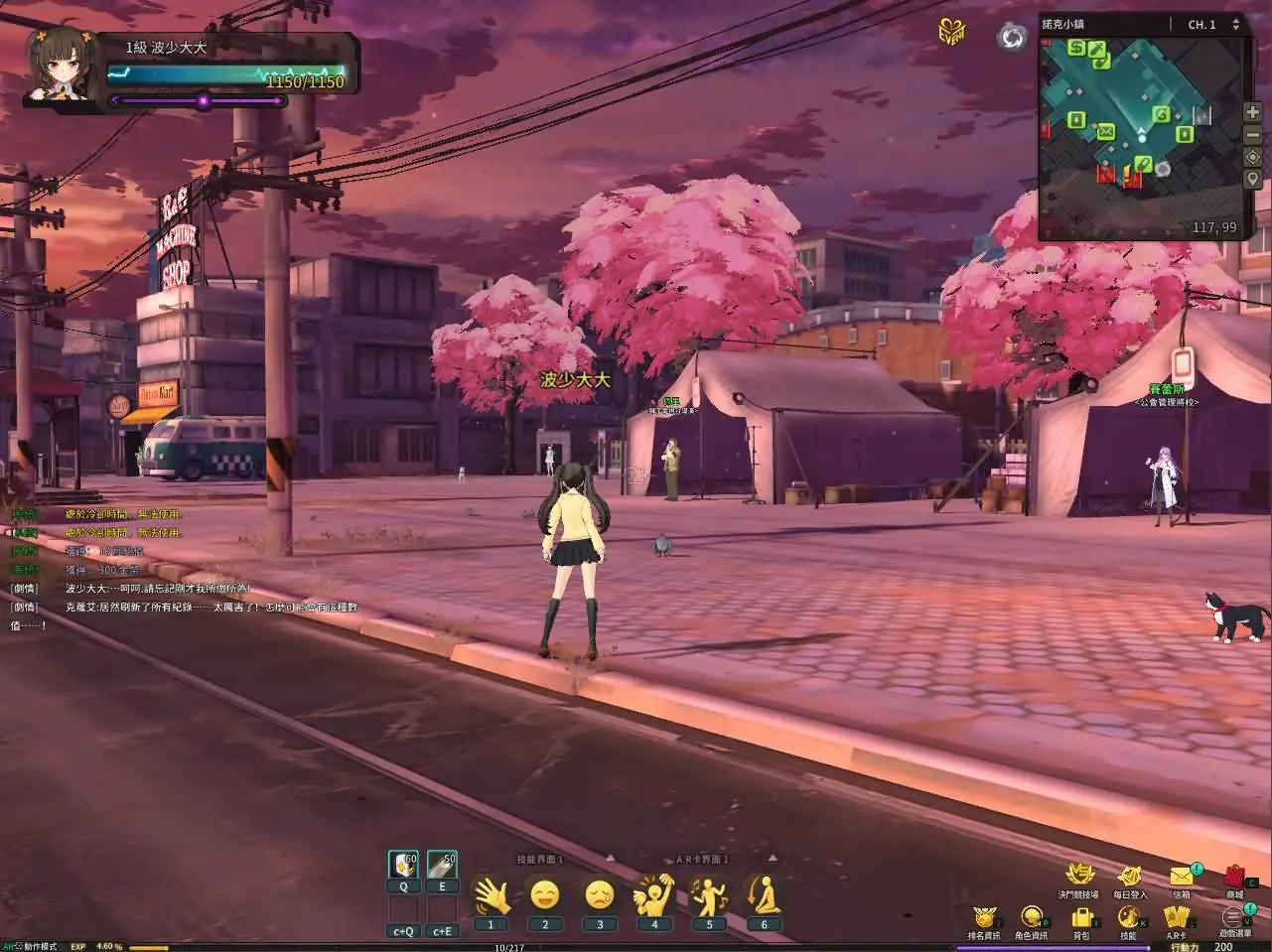Open the 決鬥競技場 arena icon

point(1080,872)
